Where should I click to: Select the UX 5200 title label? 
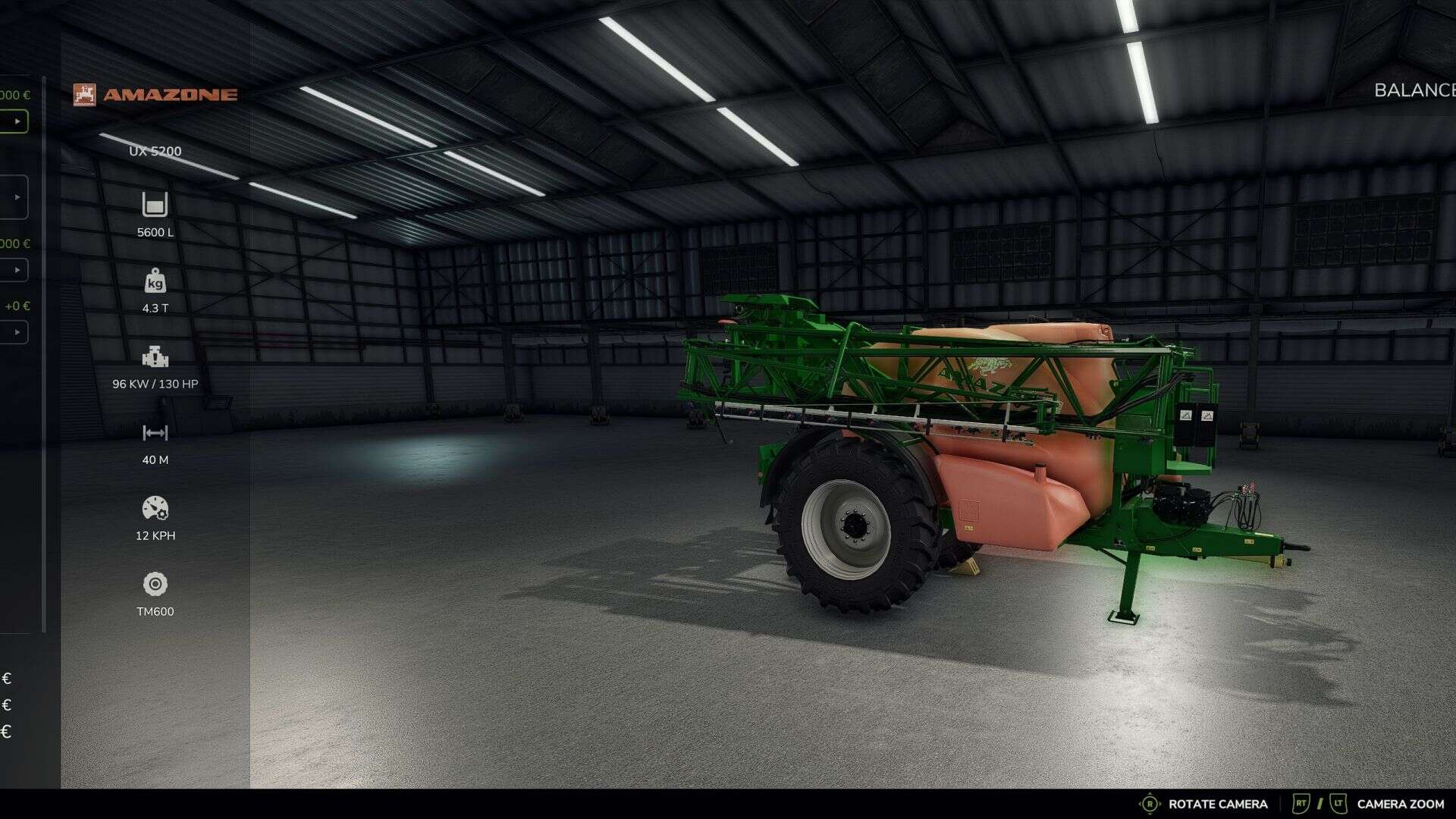click(x=156, y=151)
